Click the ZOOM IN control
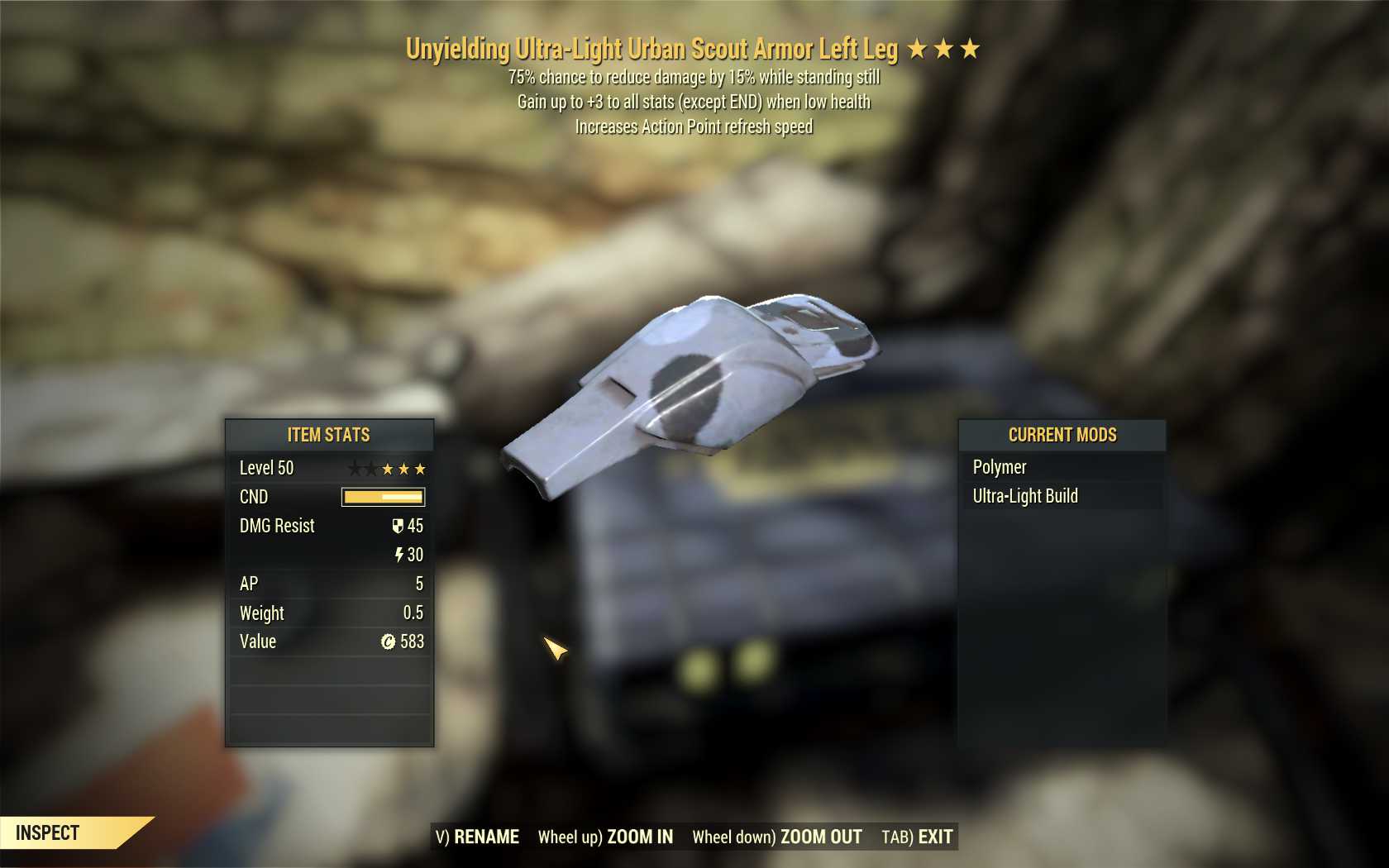 605,837
